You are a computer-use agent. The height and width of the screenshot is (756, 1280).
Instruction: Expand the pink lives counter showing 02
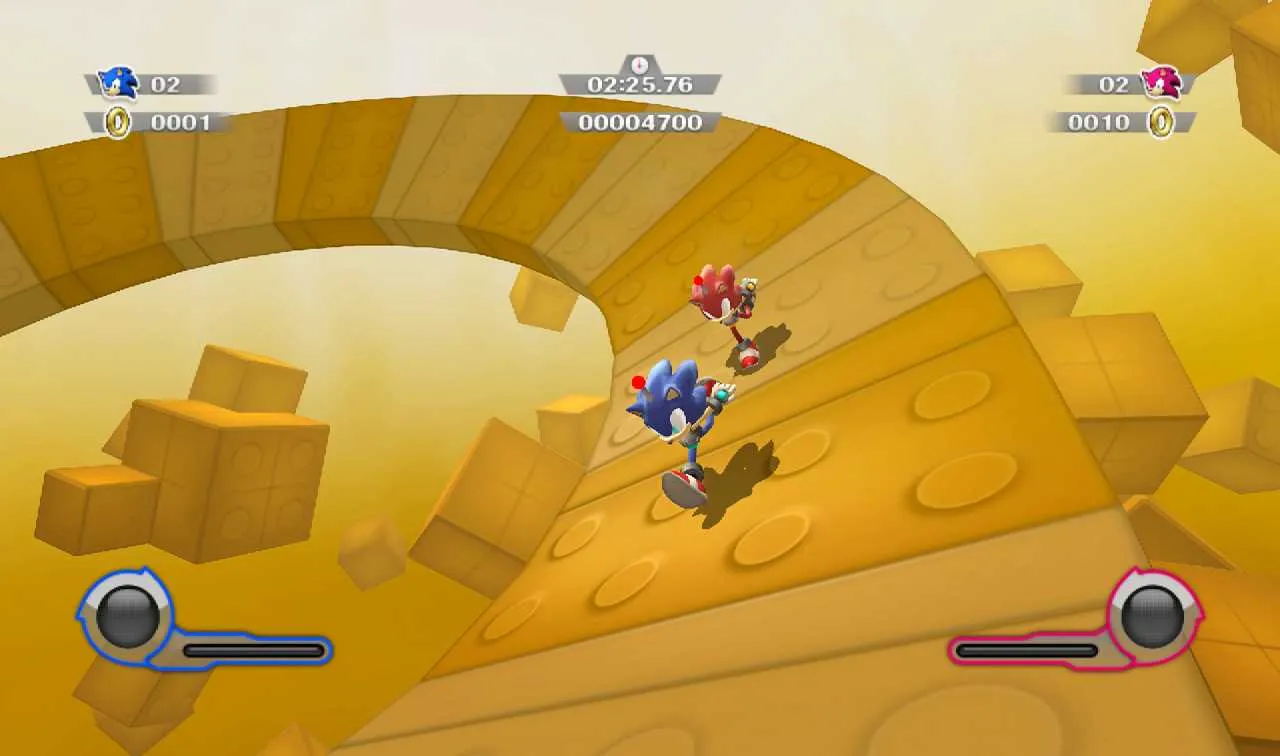click(1113, 84)
